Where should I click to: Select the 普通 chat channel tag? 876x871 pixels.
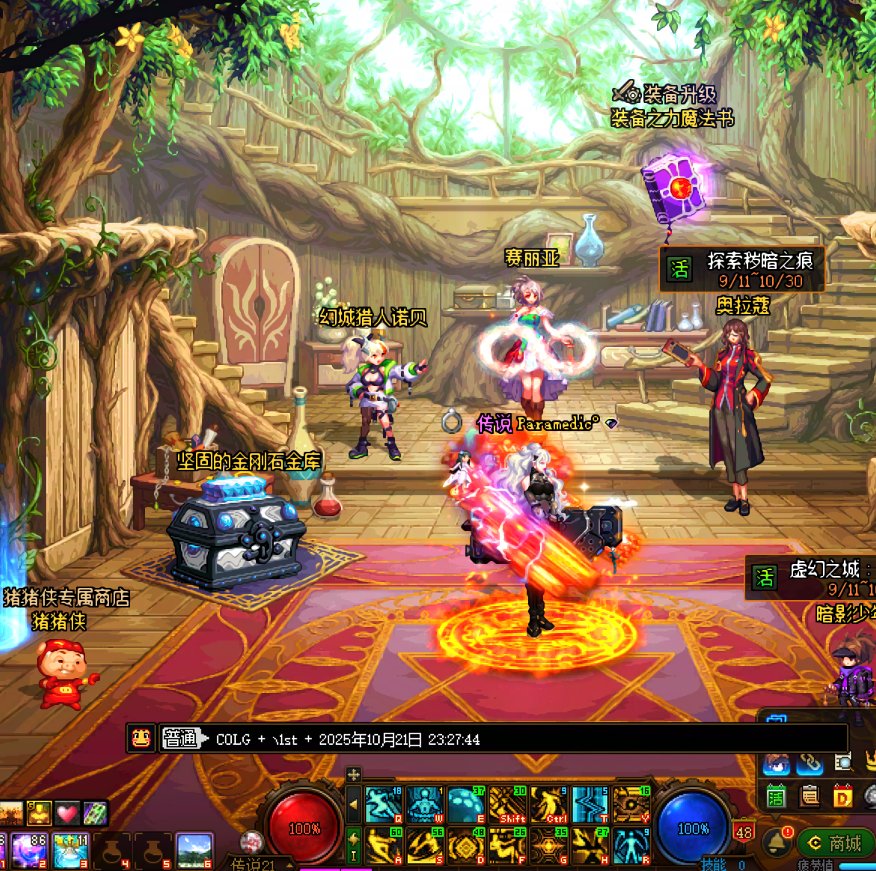click(181, 739)
